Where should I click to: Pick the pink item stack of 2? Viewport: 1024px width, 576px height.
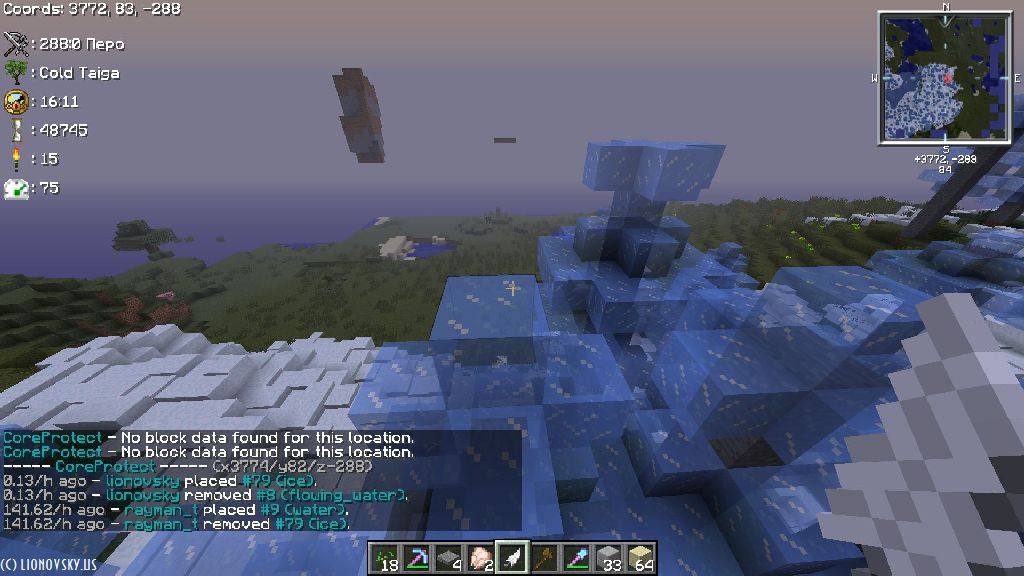(x=480, y=558)
